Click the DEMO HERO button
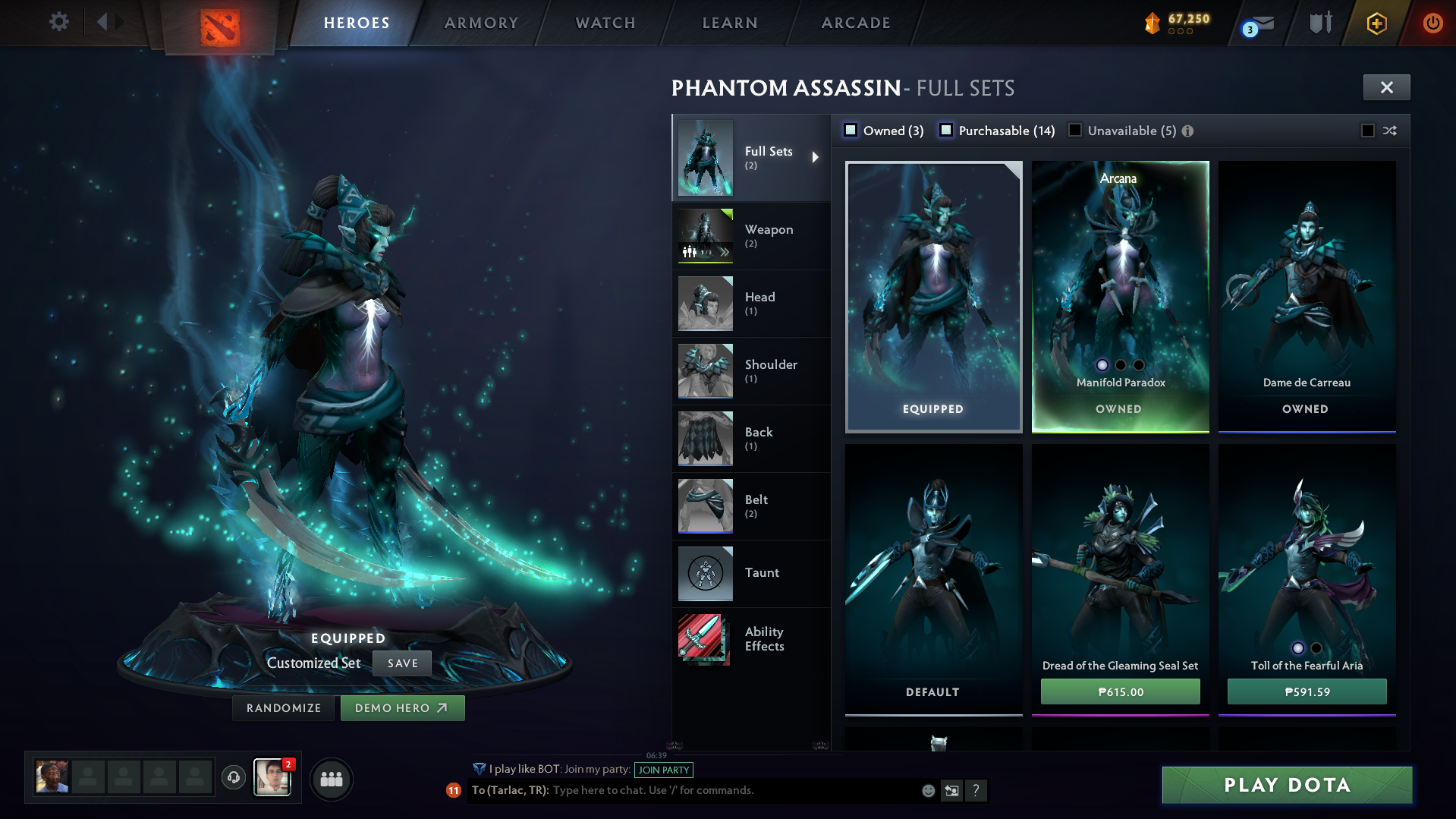 tap(402, 707)
